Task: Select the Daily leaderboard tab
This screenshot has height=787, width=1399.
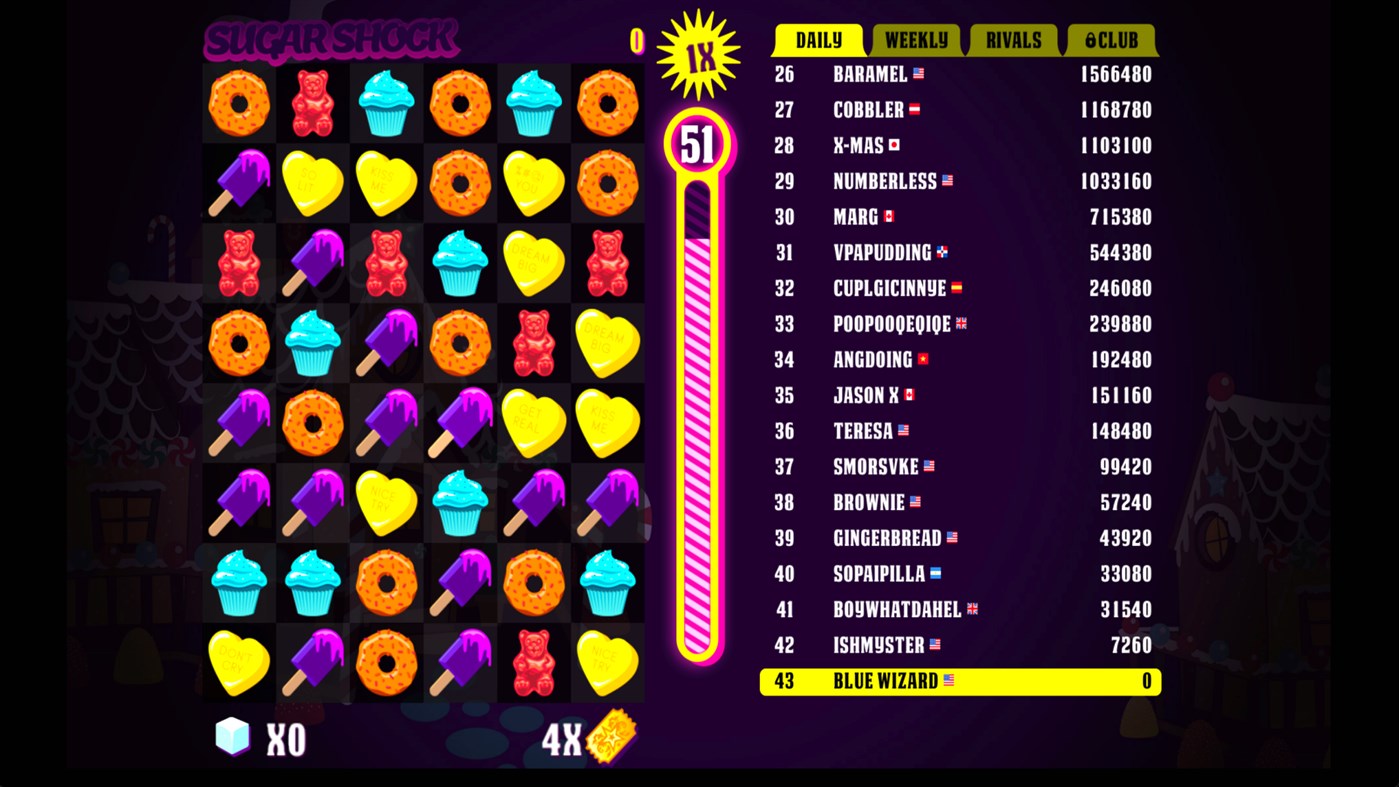Action: pyautogui.click(x=819, y=41)
